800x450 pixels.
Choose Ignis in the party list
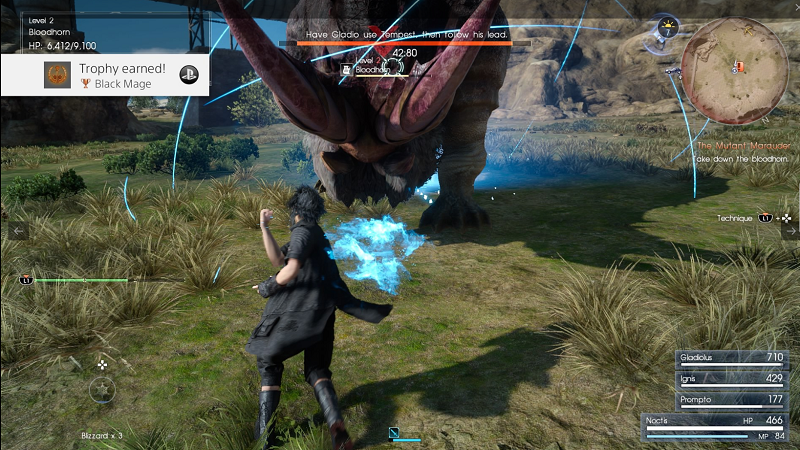pos(717,379)
